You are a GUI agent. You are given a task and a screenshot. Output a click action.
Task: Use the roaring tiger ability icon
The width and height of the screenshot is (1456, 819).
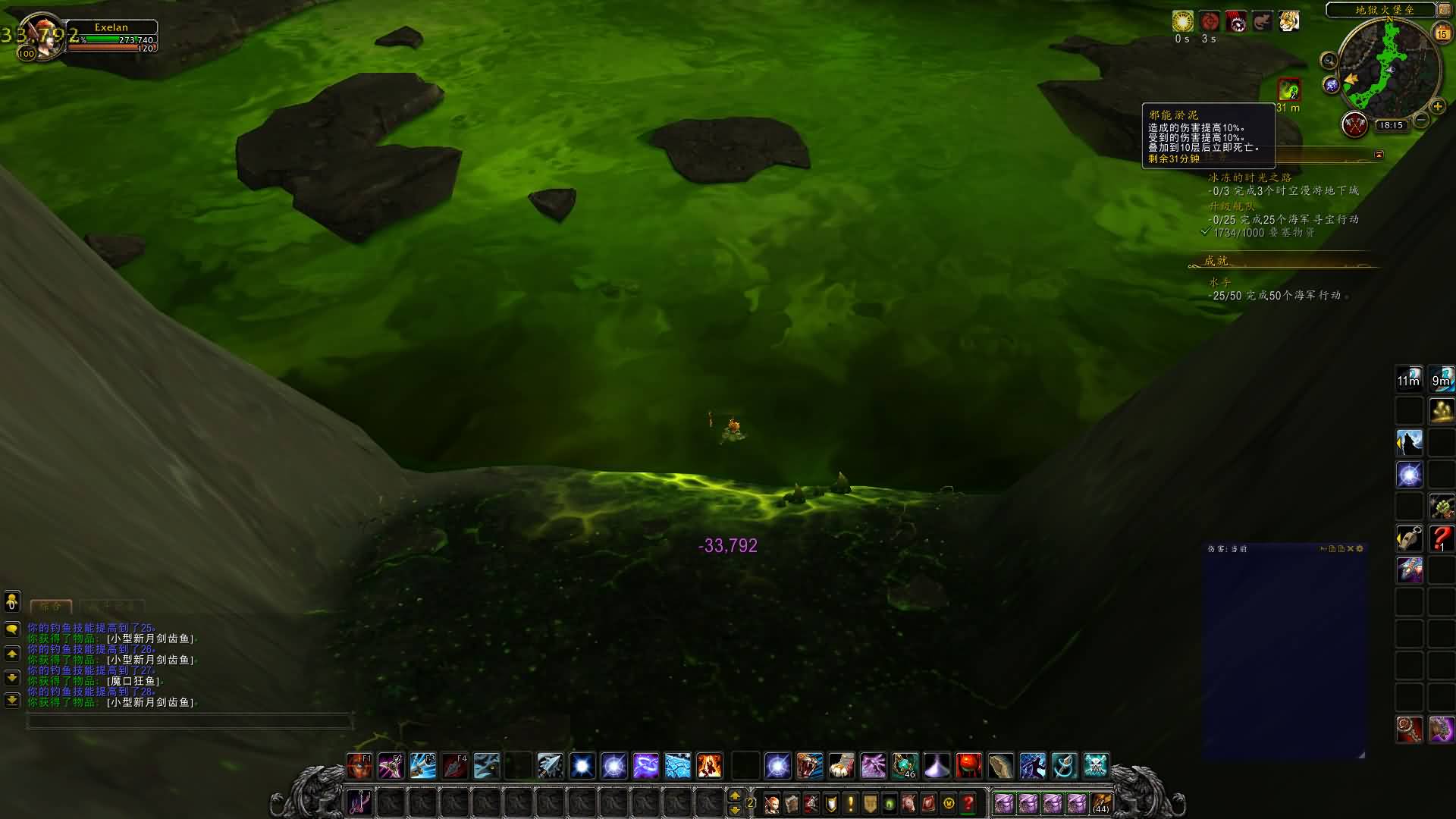(809, 766)
